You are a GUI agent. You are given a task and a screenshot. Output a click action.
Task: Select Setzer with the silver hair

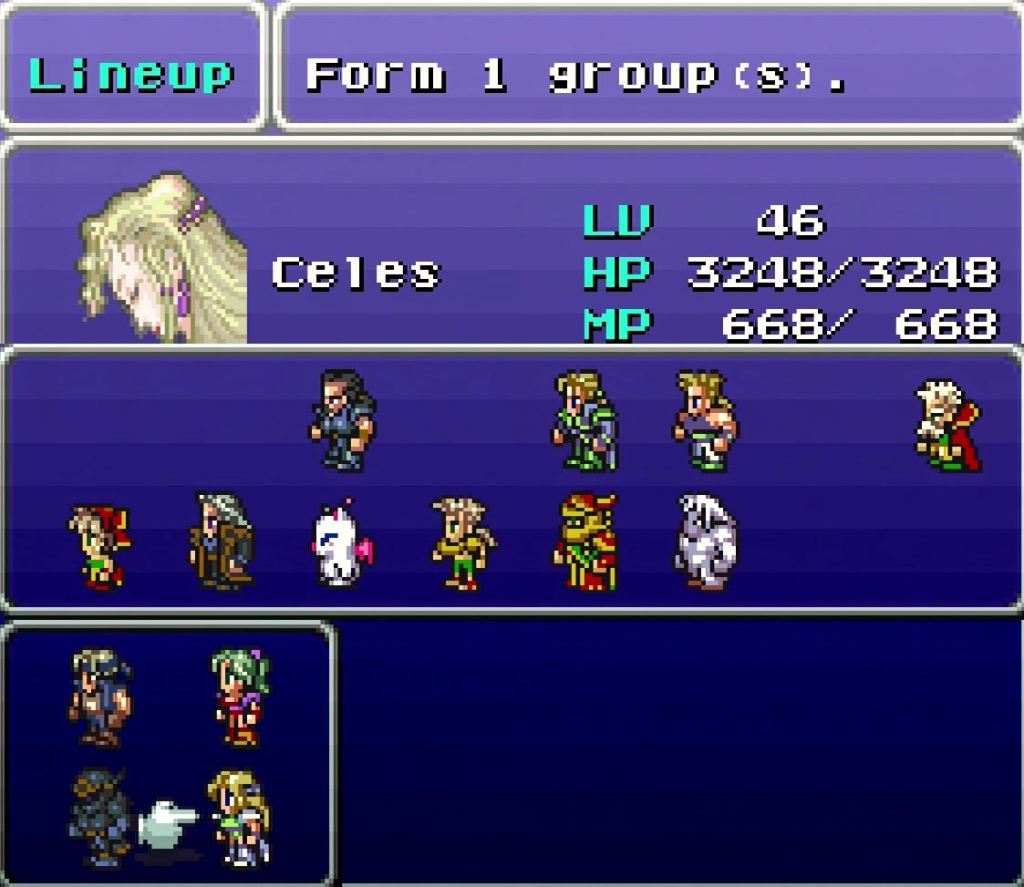coord(220,541)
